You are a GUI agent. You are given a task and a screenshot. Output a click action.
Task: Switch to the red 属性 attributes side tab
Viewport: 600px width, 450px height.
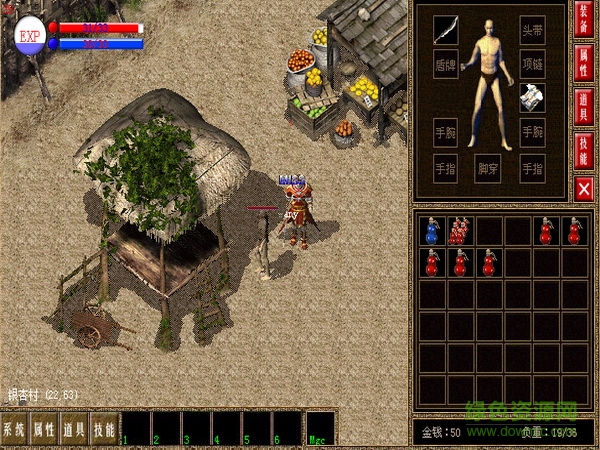(x=584, y=69)
